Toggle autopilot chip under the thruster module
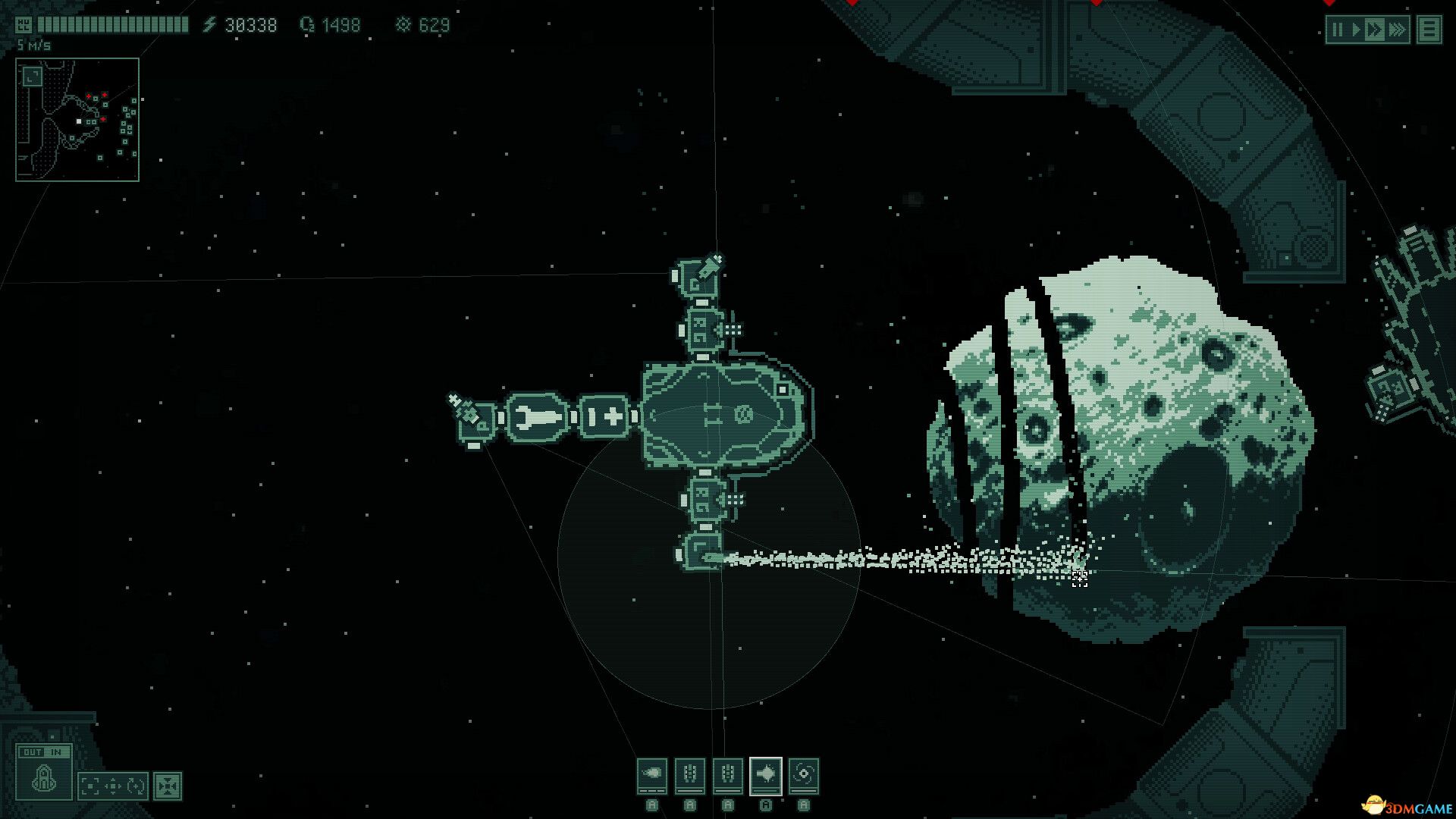 tap(652, 806)
